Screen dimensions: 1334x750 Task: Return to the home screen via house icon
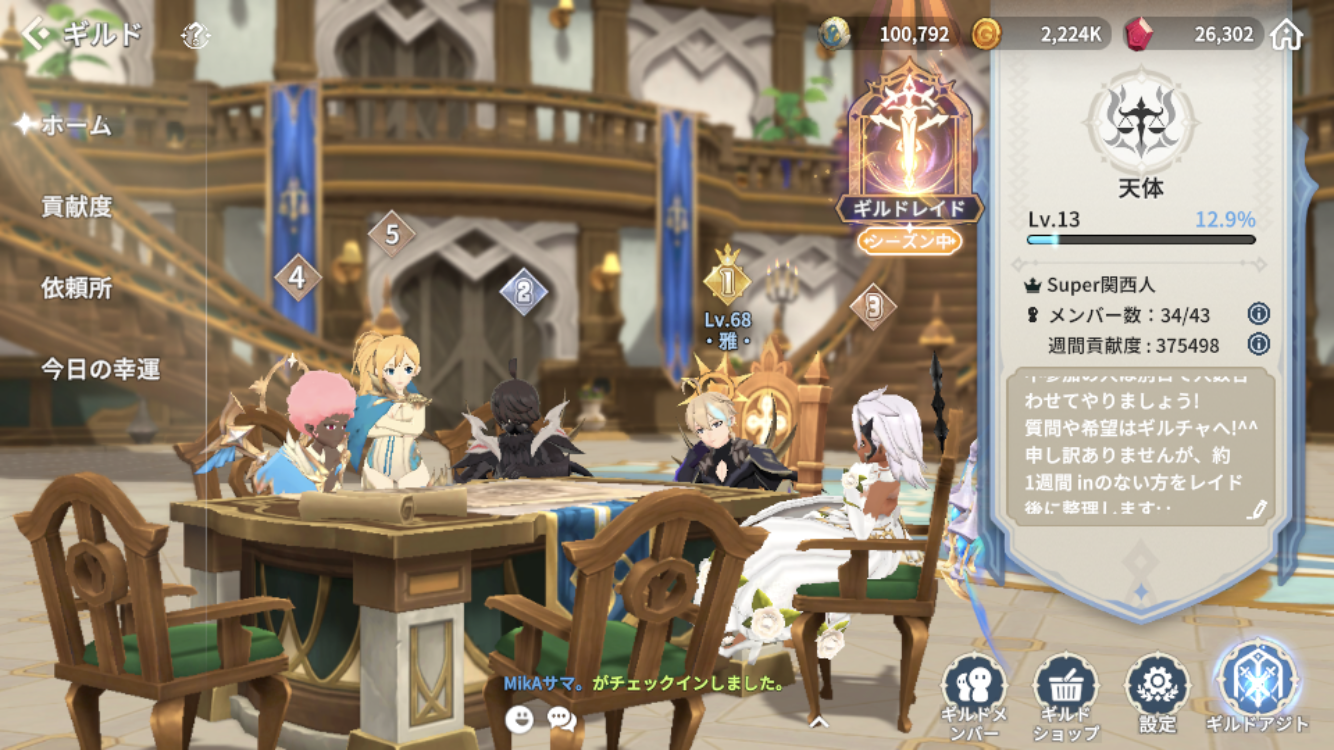click(x=1287, y=35)
